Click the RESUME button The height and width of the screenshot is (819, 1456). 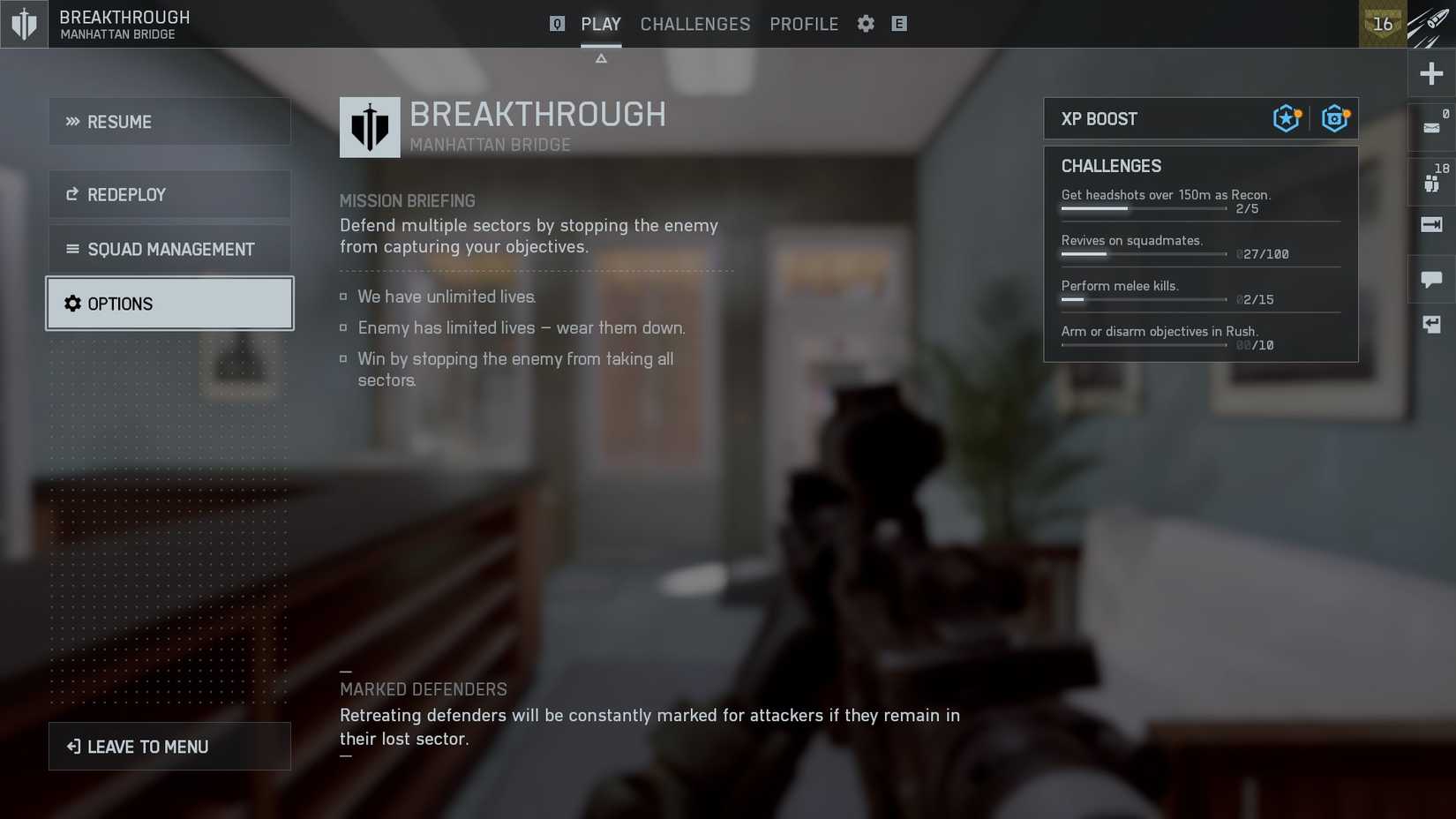(169, 121)
